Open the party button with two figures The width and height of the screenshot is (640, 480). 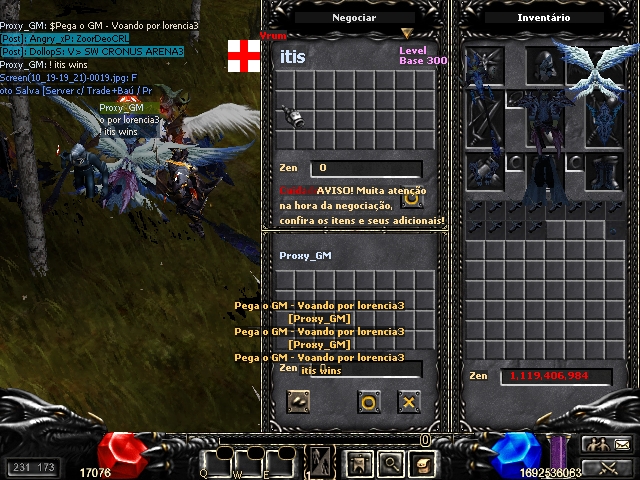pyautogui.click(x=596, y=445)
